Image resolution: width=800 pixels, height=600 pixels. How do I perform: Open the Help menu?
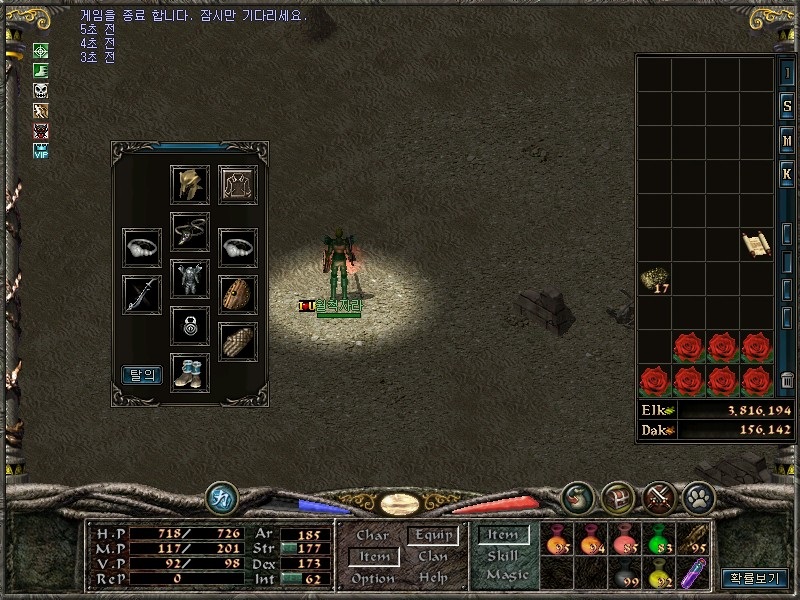click(433, 578)
